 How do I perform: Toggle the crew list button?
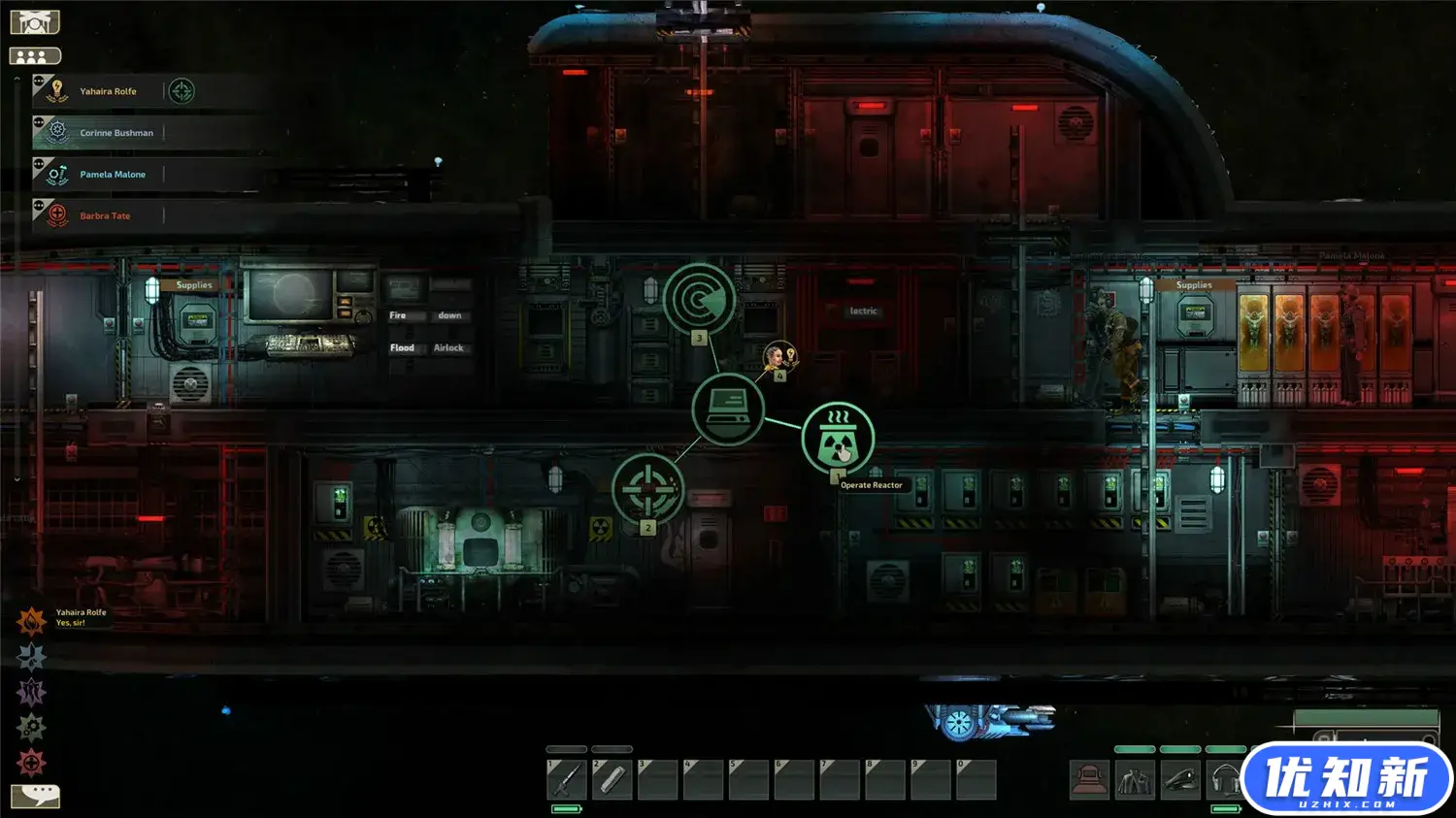tap(35, 56)
